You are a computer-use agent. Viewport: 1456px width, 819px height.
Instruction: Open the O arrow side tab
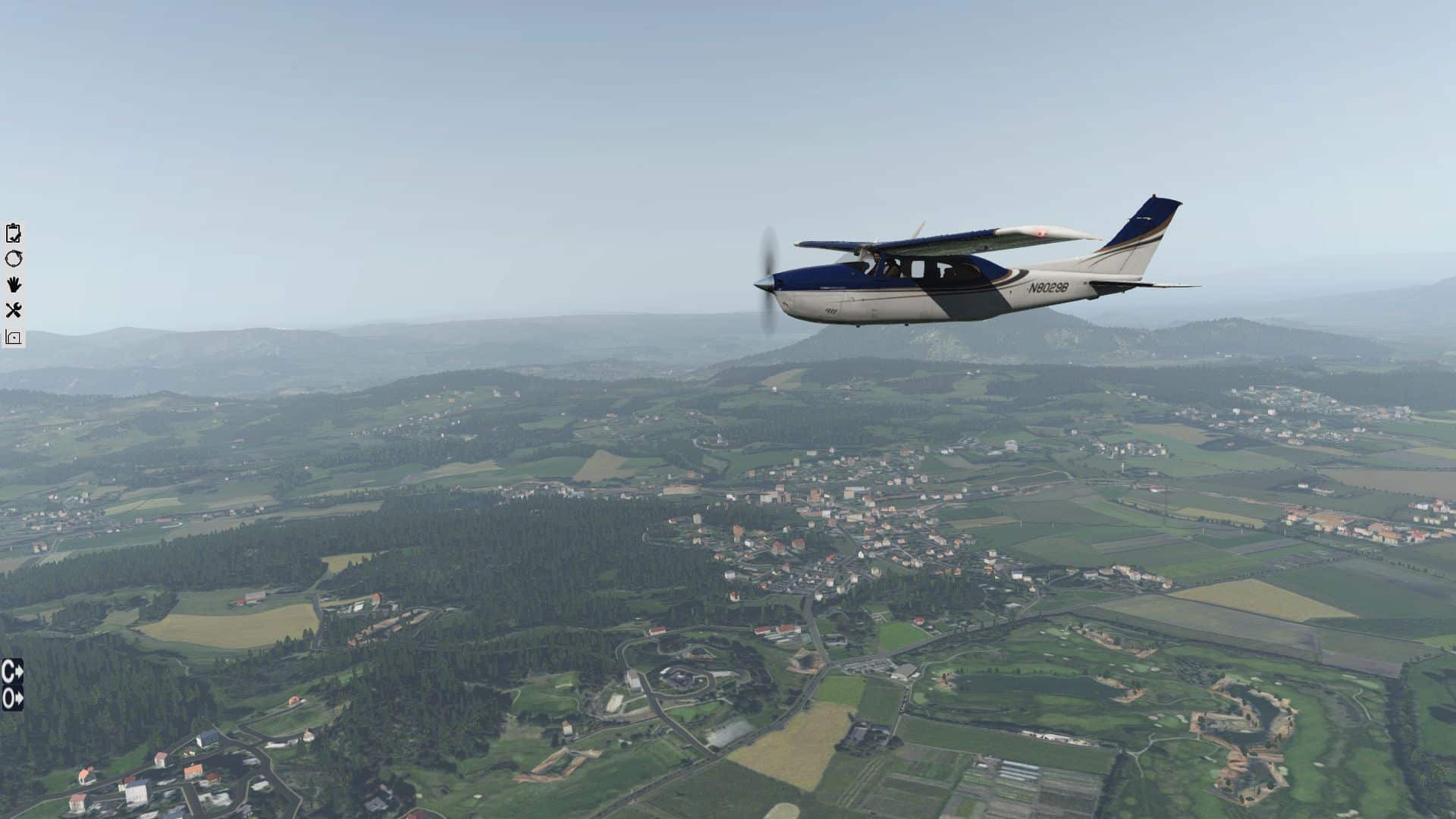click(x=12, y=698)
